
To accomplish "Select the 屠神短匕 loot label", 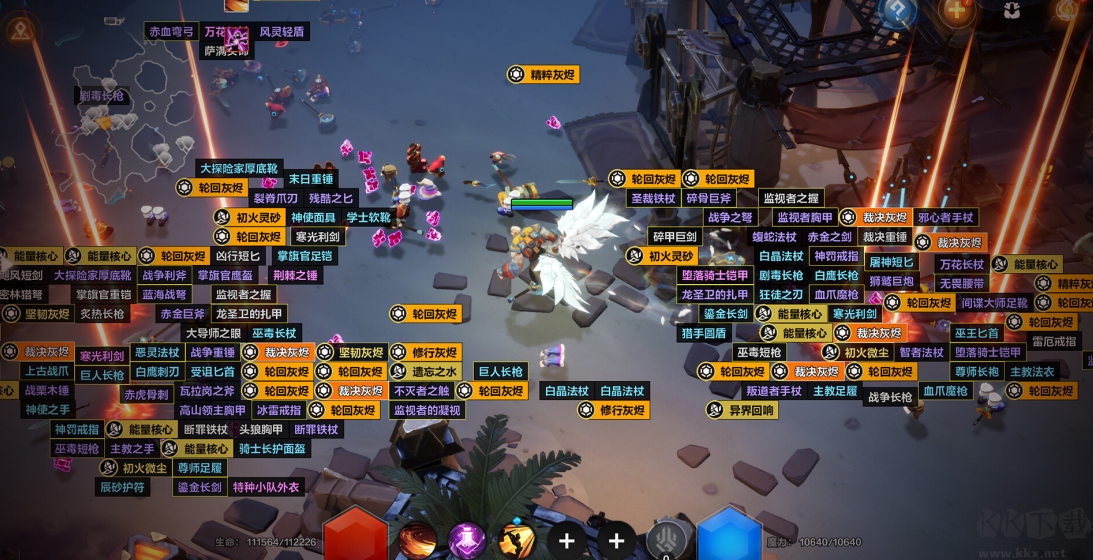I will [x=890, y=262].
